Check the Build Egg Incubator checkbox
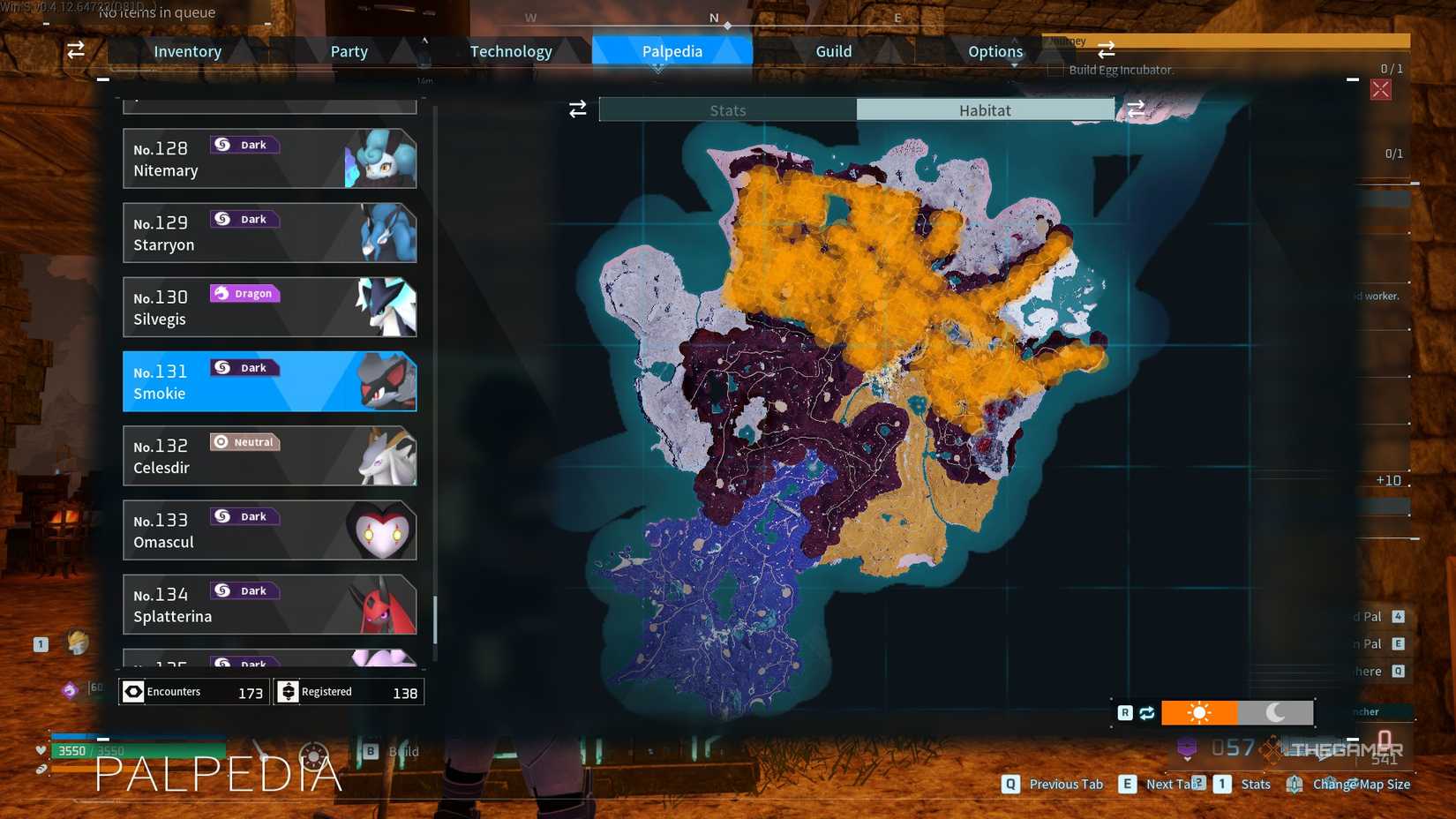This screenshot has width=1456, height=819. 1054,70
